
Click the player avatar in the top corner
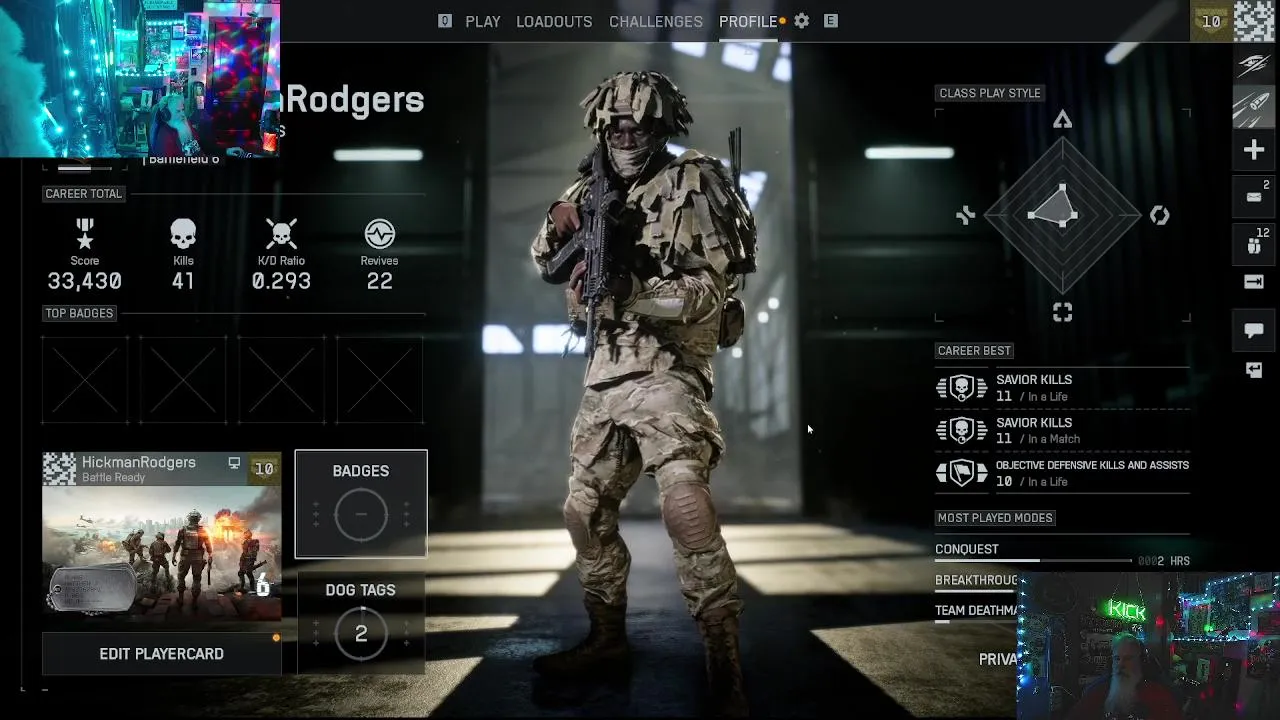(x=1255, y=21)
